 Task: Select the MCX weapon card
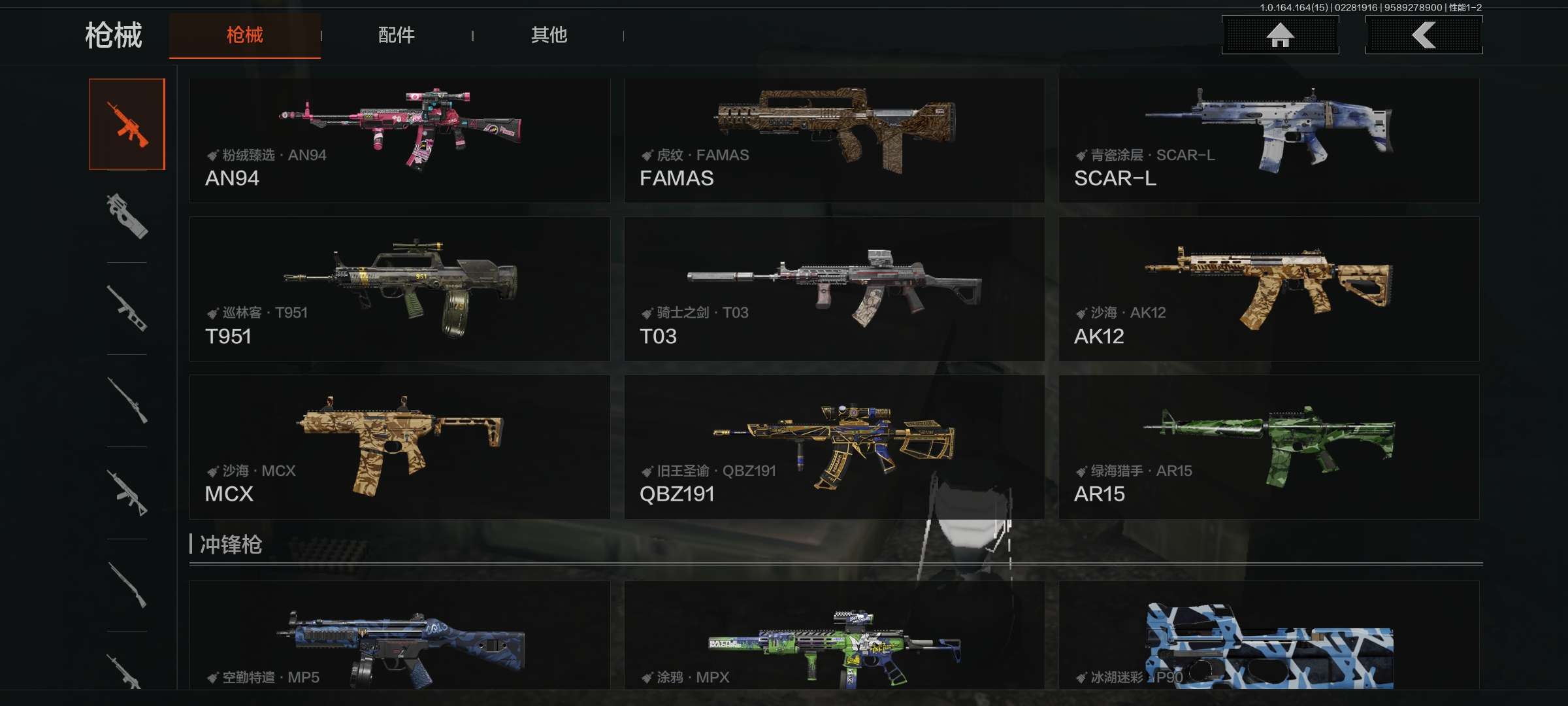(x=399, y=447)
